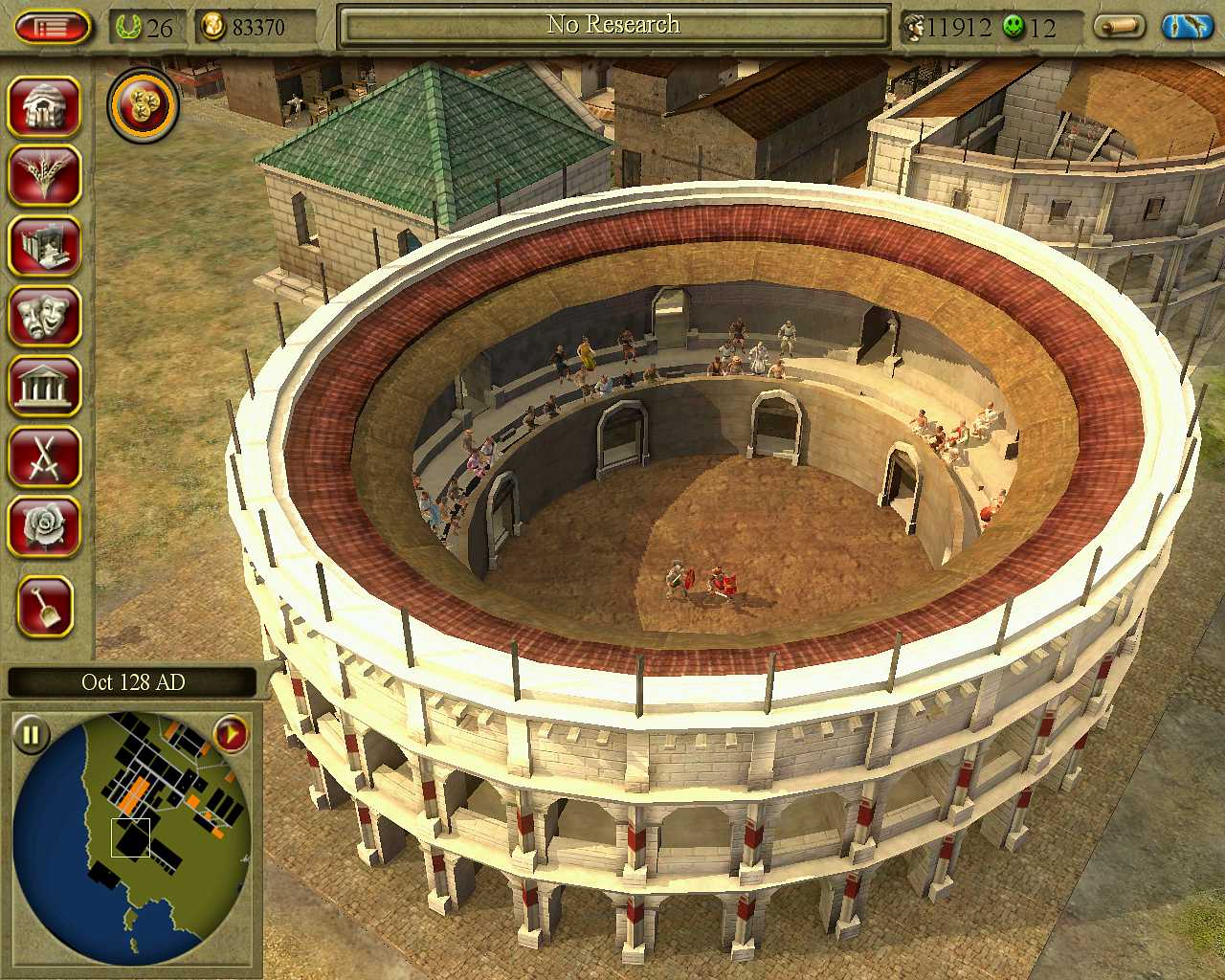Open the columned temple build category
The height and width of the screenshot is (980, 1225).
pyautogui.click(x=44, y=387)
